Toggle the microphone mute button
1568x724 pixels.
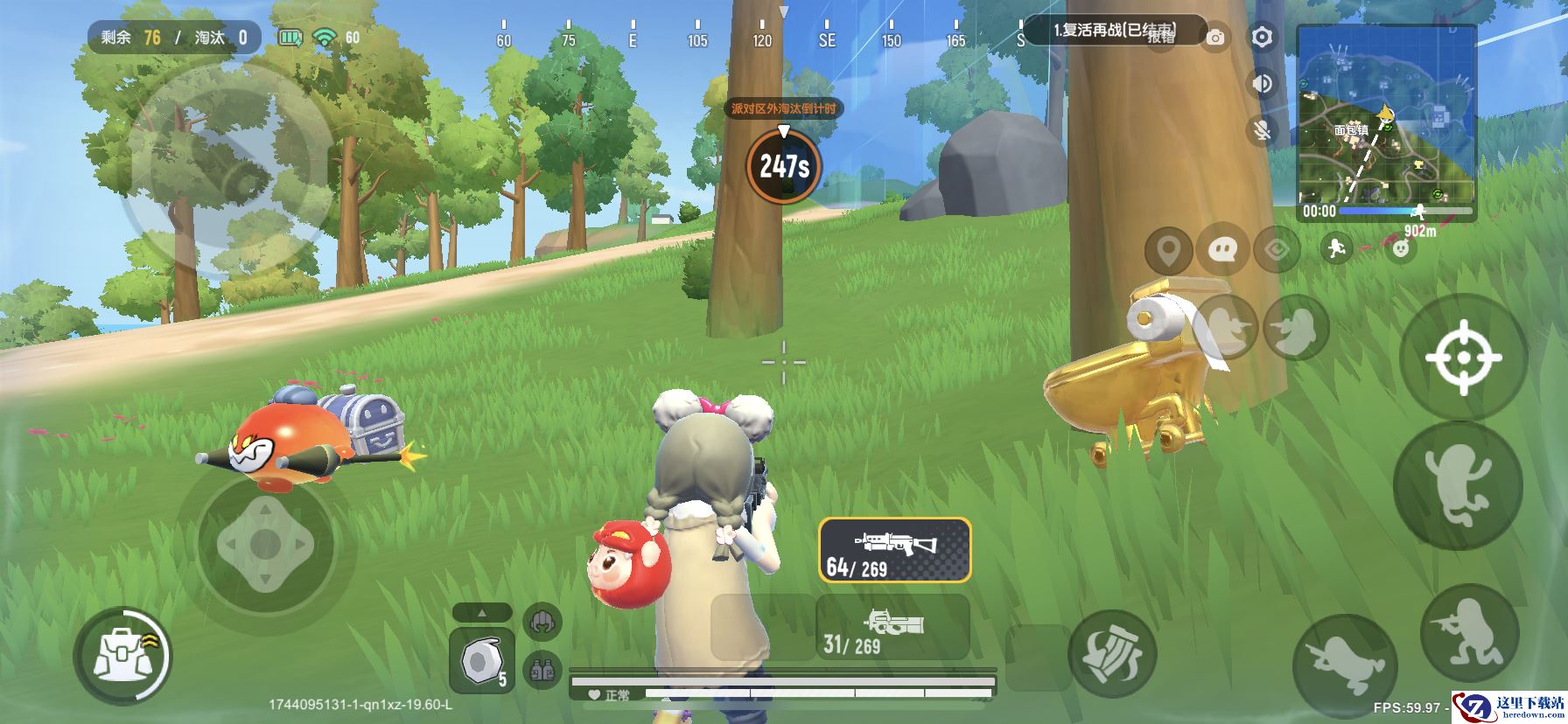[1262, 131]
